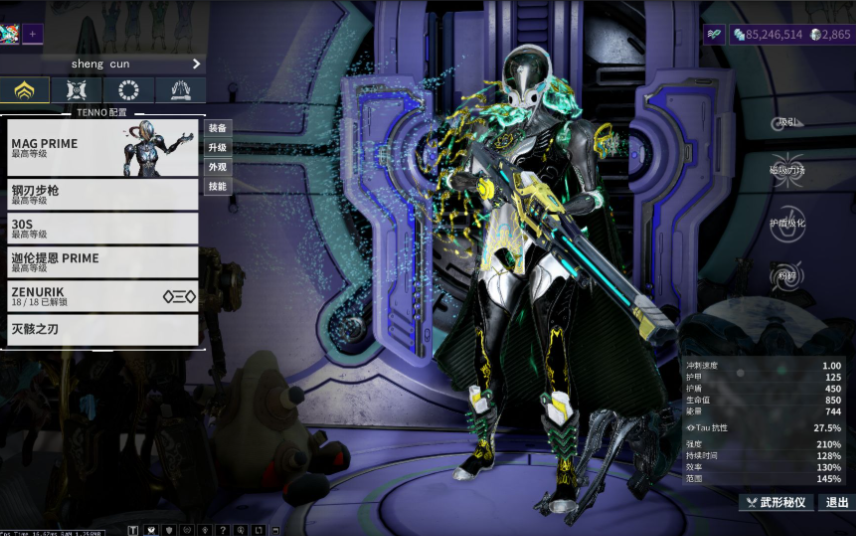The height and width of the screenshot is (536, 856).
Task: Open the ZENURIK focus school slot
Action: [102, 296]
